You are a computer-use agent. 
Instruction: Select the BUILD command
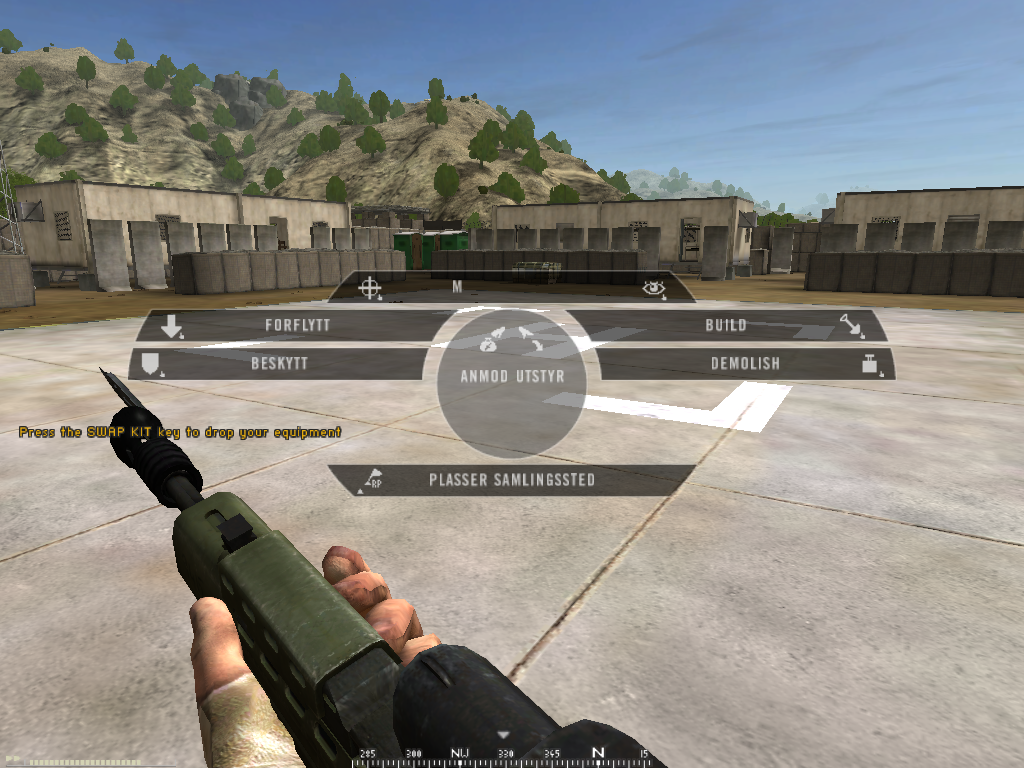coord(726,325)
